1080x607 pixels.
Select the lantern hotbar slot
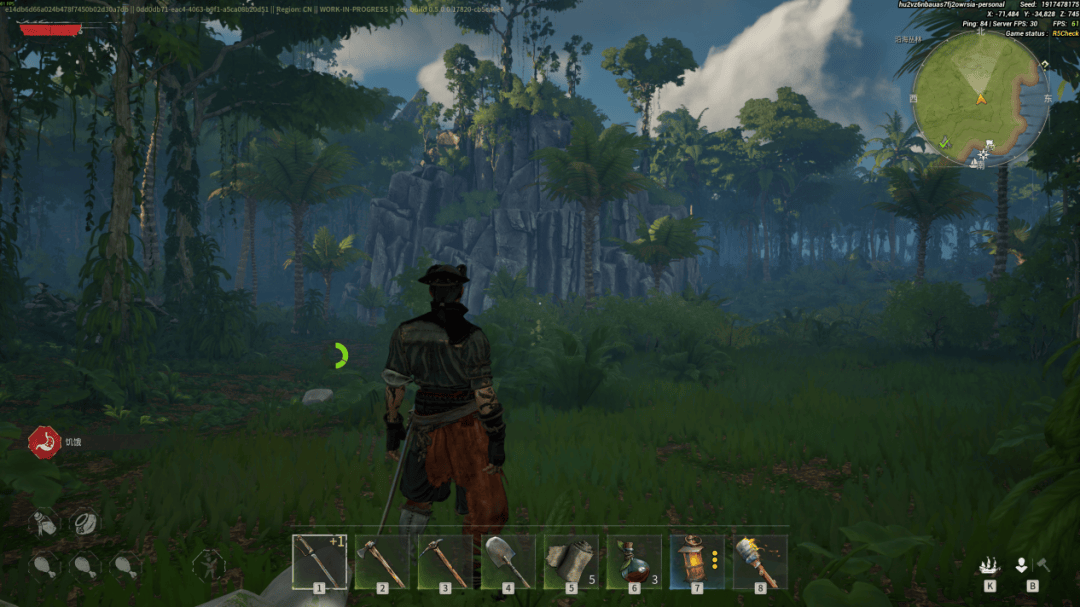(x=697, y=561)
